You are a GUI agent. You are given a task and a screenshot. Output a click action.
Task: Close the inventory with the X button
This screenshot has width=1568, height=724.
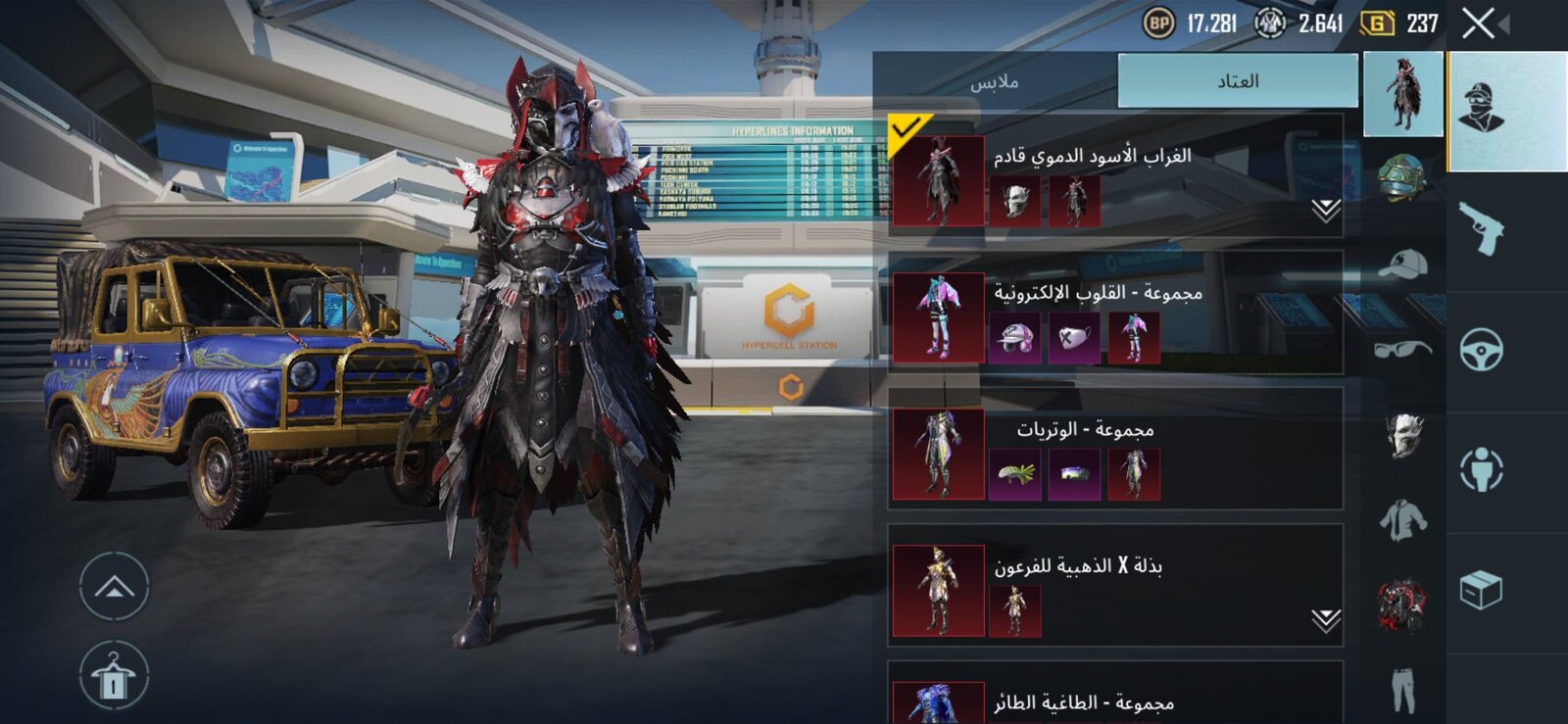click(x=1479, y=24)
